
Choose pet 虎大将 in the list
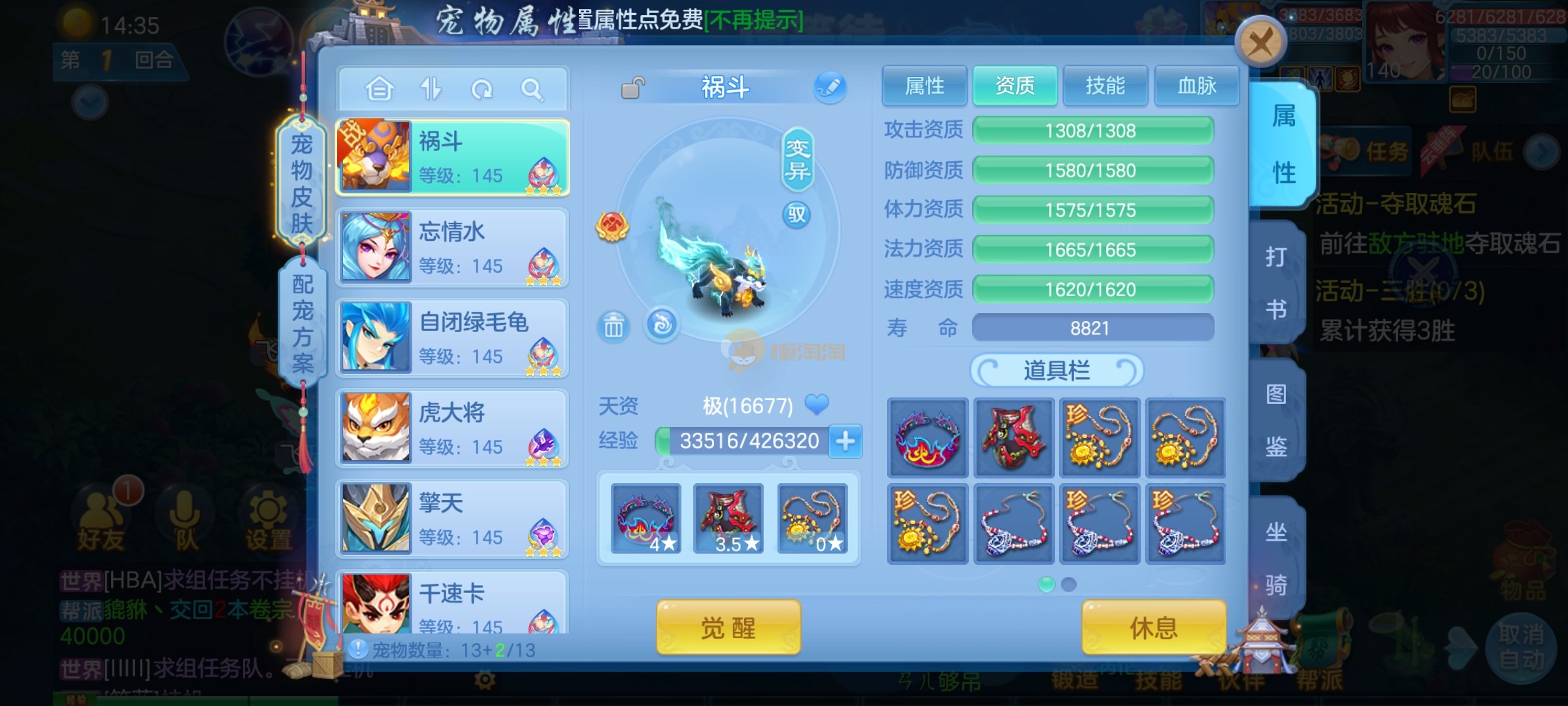(x=452, y=428)
